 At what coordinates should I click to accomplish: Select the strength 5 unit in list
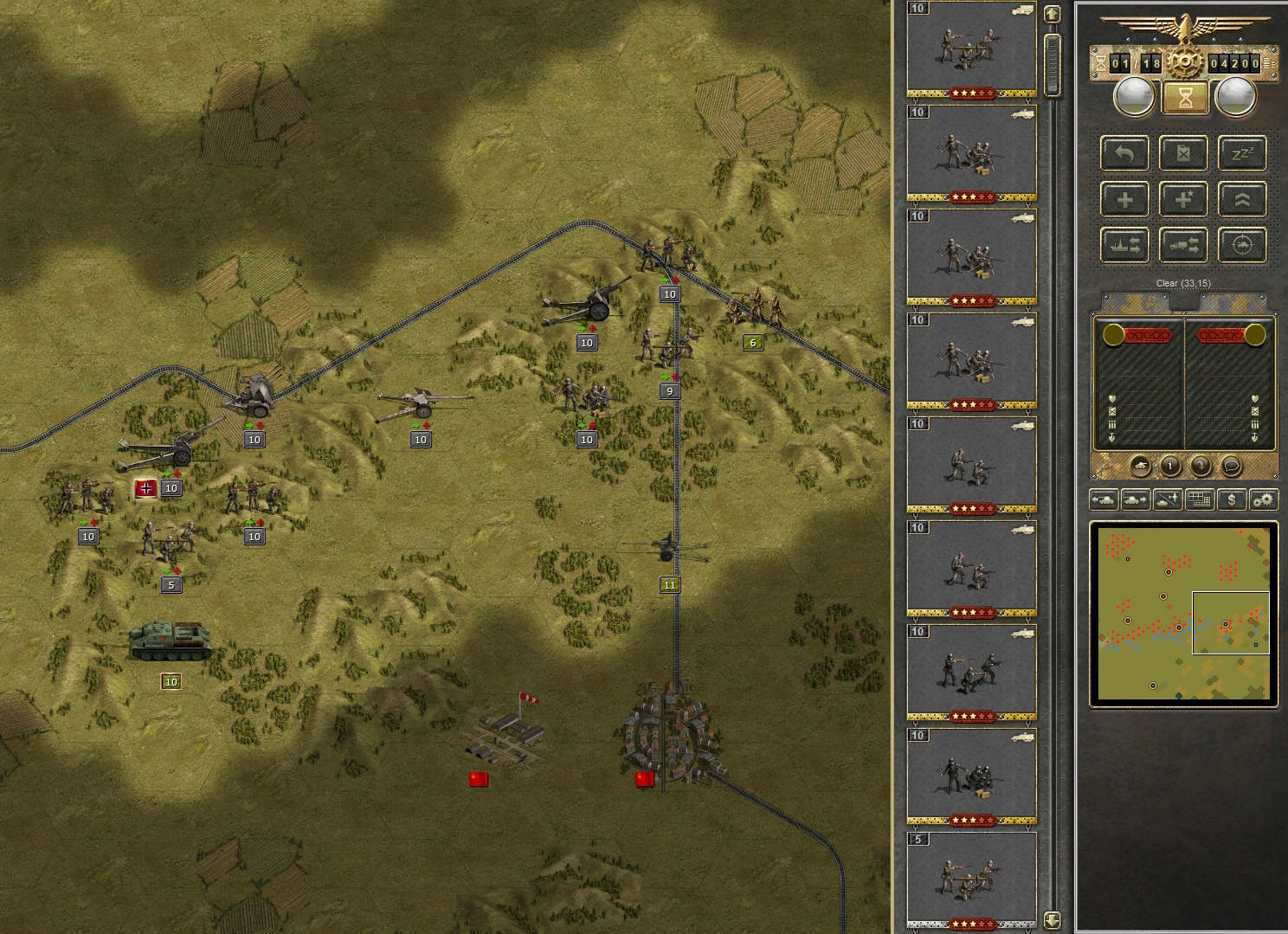click(971, 879)
